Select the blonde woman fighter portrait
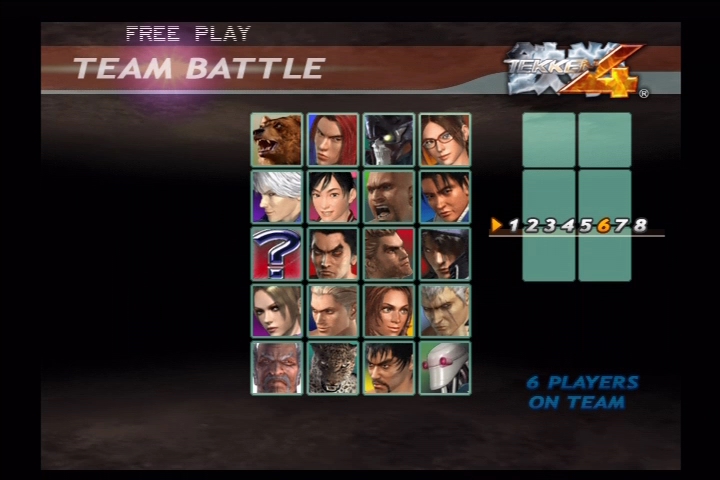The height and width of the screenshot is (480, 720). point(276,311)
